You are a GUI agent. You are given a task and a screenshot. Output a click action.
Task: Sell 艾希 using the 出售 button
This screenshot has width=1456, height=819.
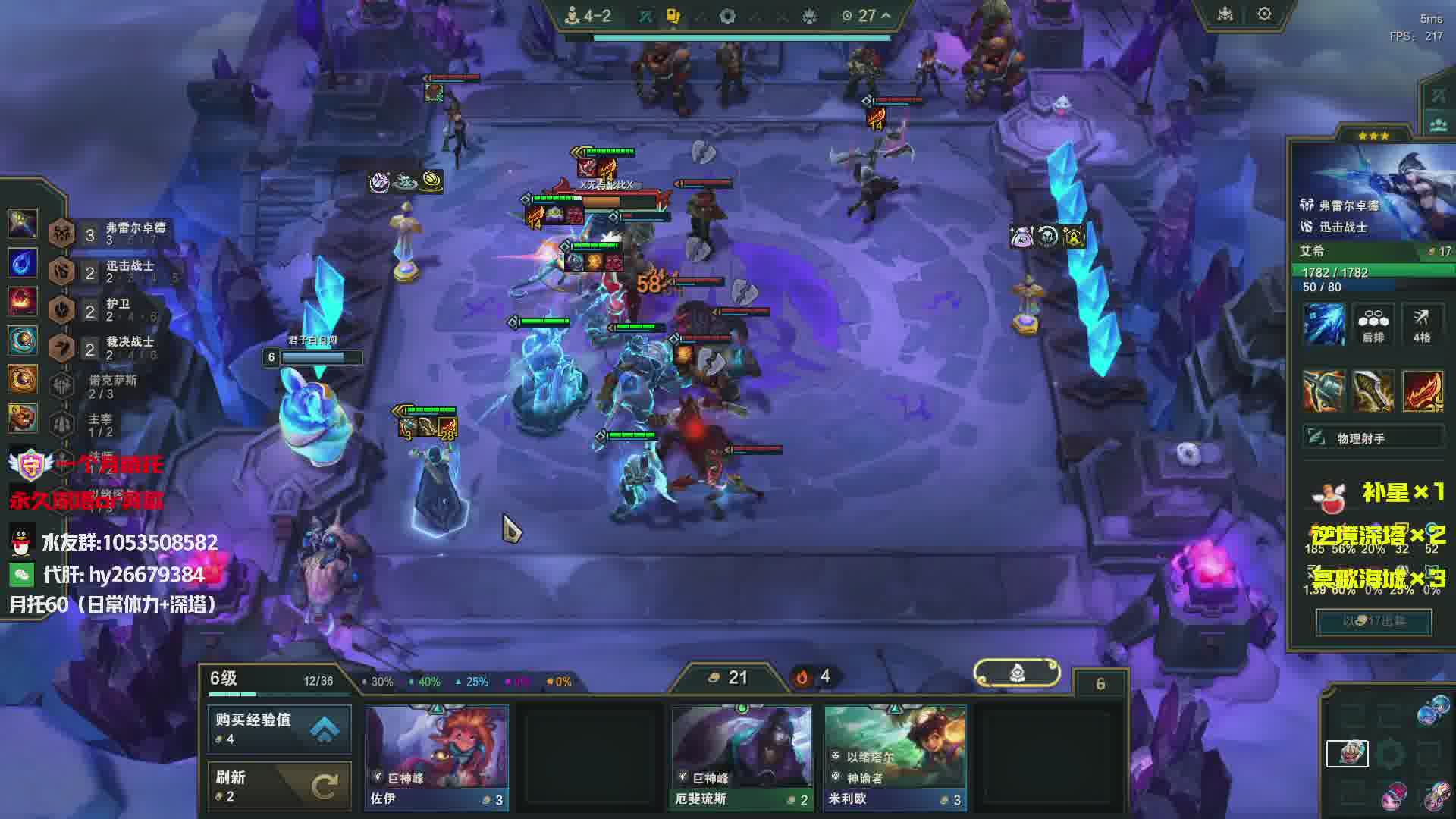1373,621
